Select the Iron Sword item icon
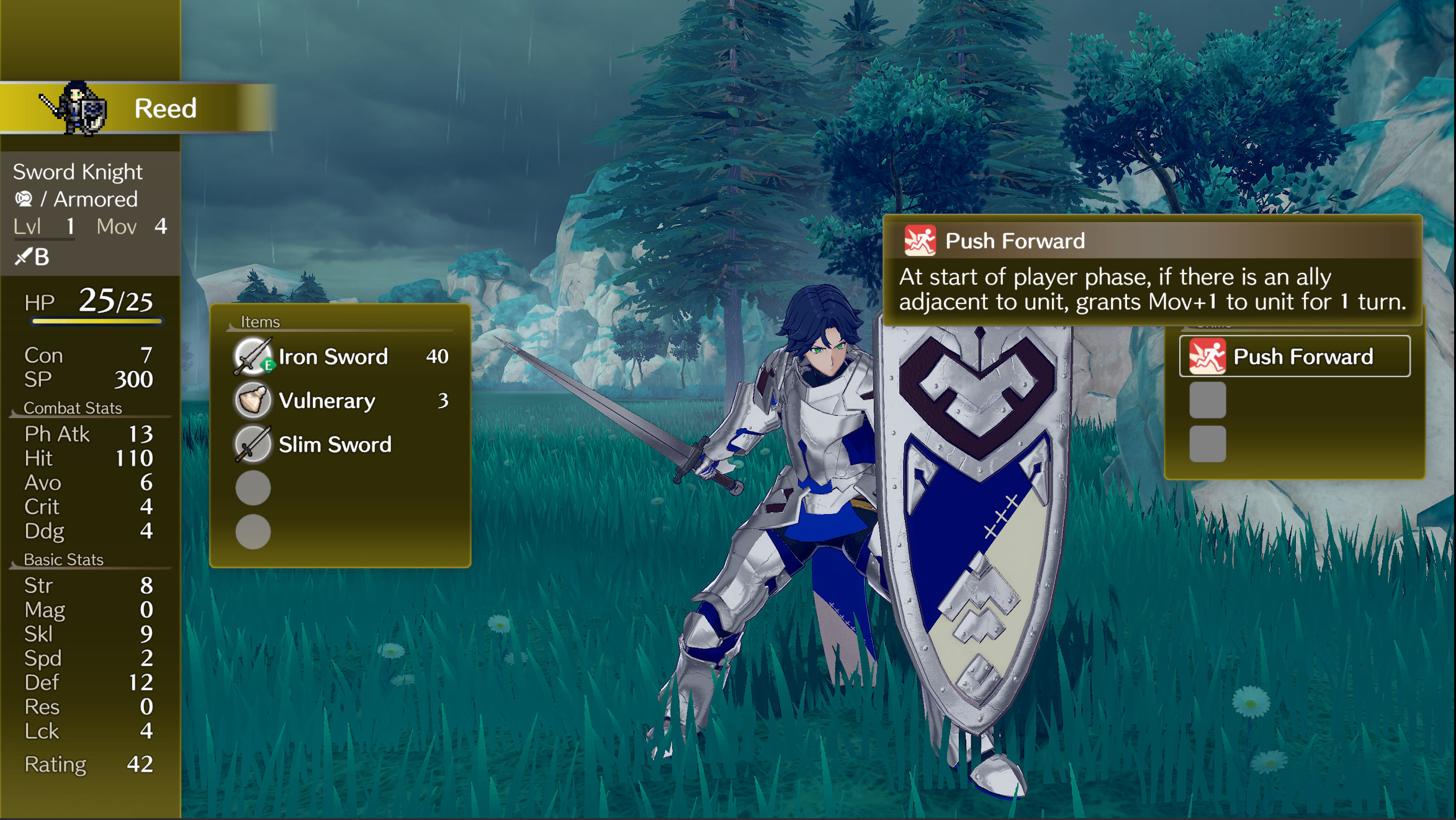 click(x=251, y=357)
